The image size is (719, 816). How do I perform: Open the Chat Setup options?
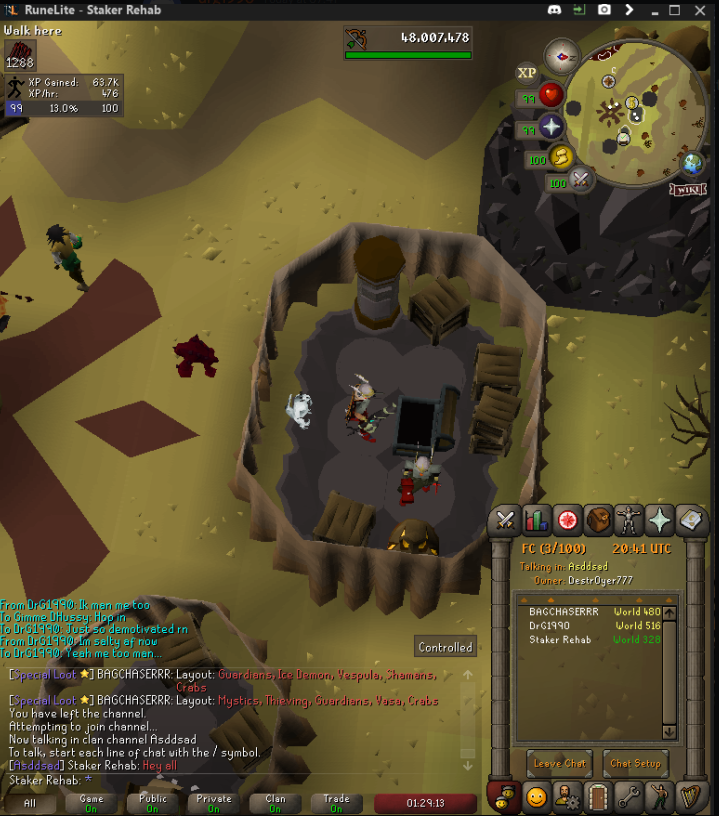635,763
